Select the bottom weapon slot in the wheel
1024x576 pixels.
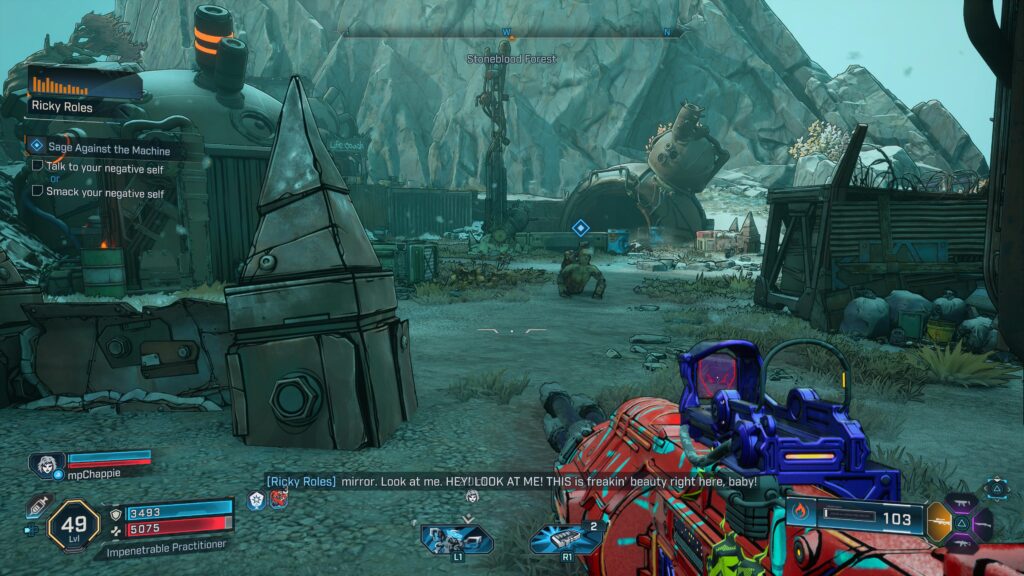coord(962,541)
